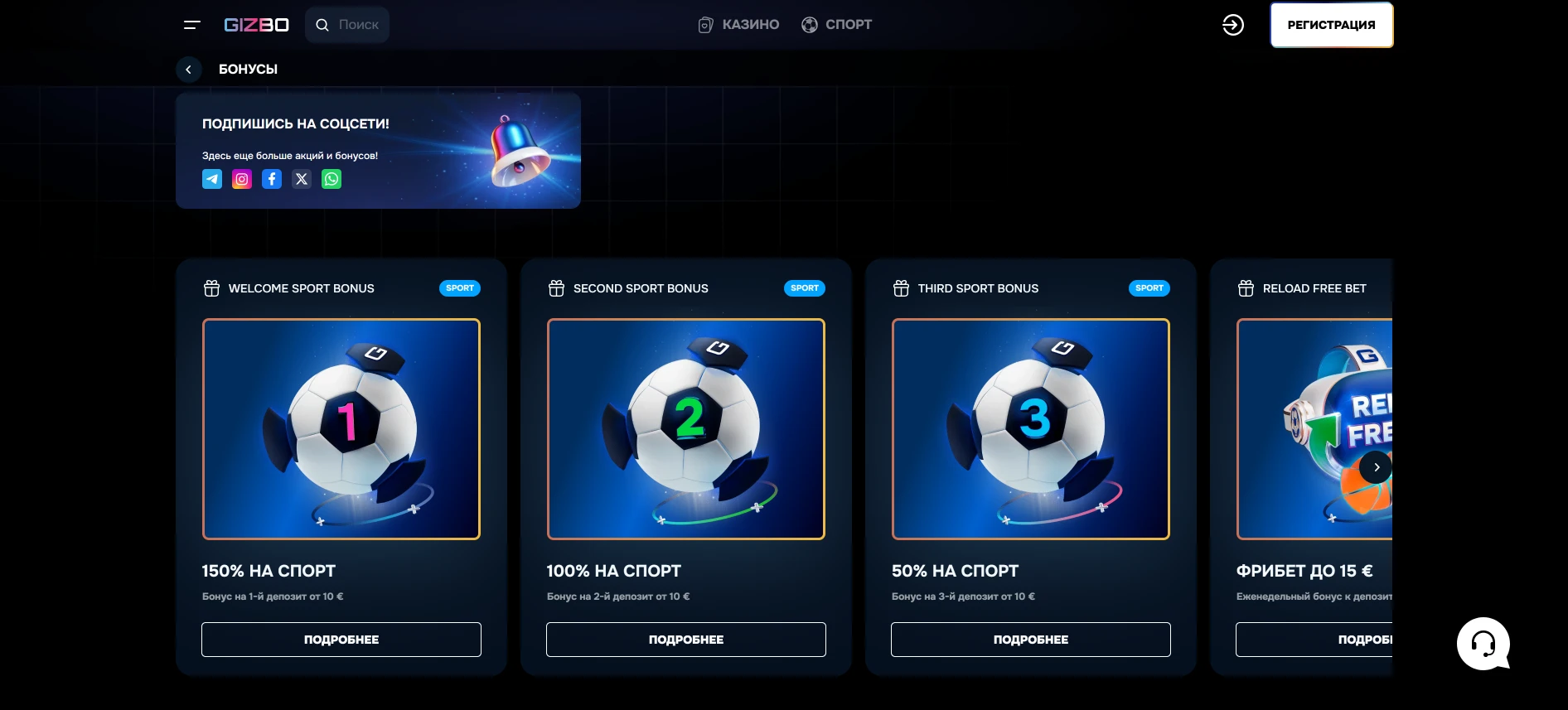Select the SPORT tag on Third Sport Bonus
The height and width of the screenshot is (710, 1568).
[1149, 288]
